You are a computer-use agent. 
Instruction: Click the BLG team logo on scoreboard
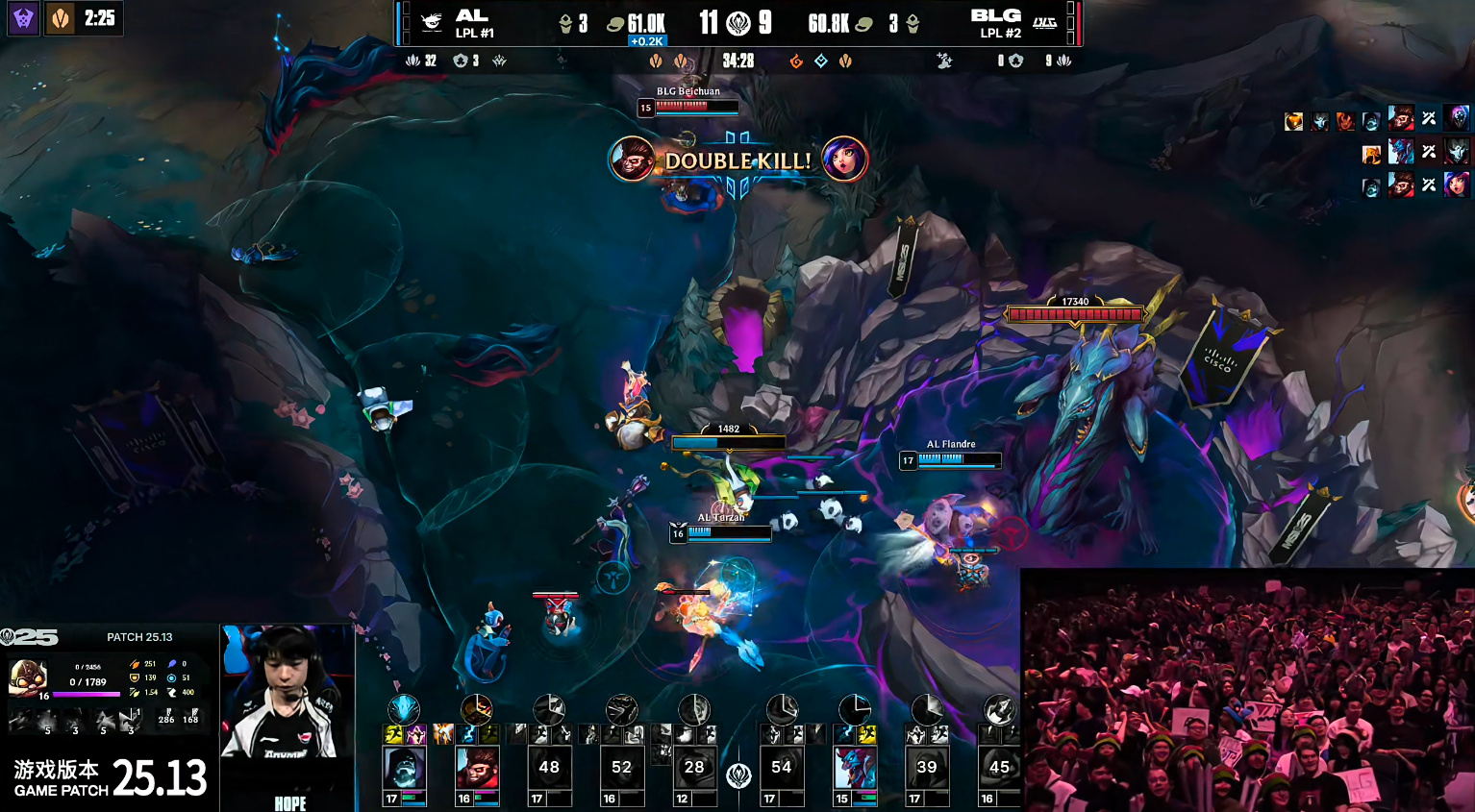(1044, 23)
